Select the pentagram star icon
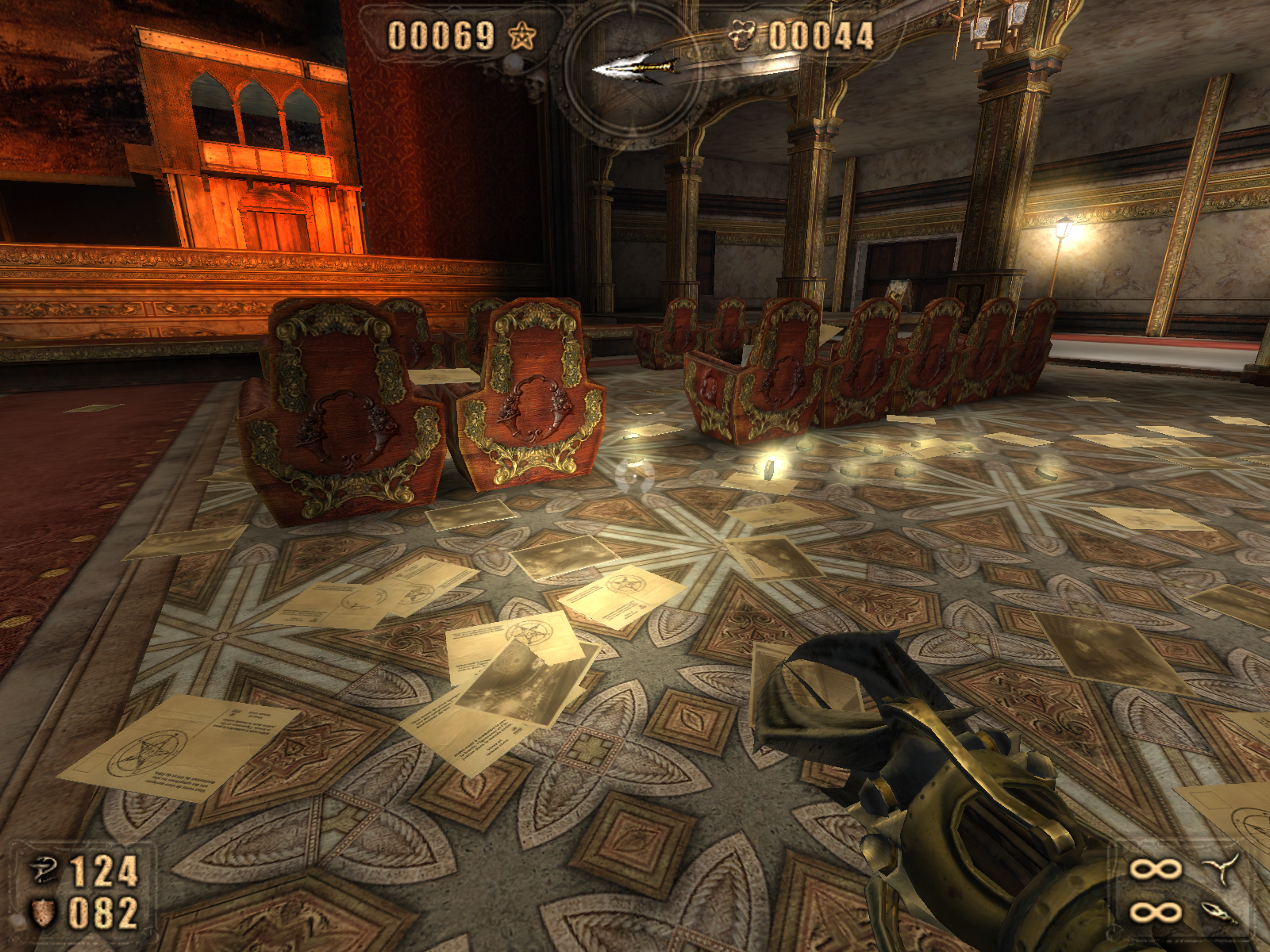Image resolution: width=1270 pixels, height=952 pixels. click(521, 36)
